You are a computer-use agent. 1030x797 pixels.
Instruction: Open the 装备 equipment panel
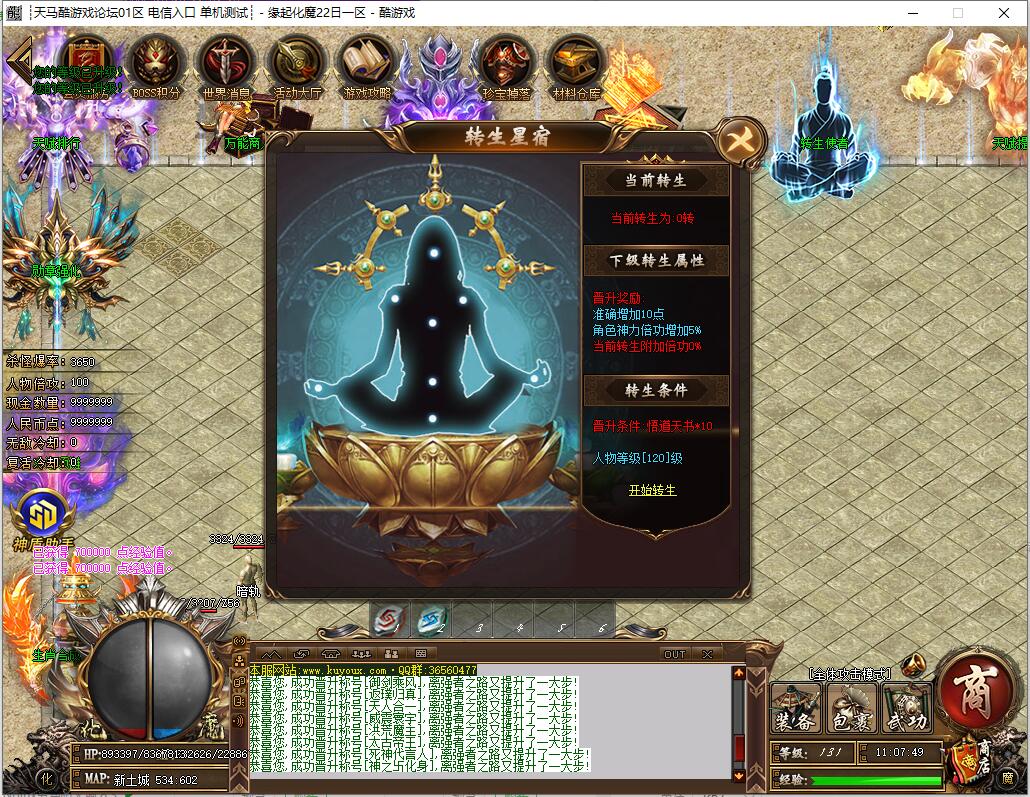coord(796,708)
